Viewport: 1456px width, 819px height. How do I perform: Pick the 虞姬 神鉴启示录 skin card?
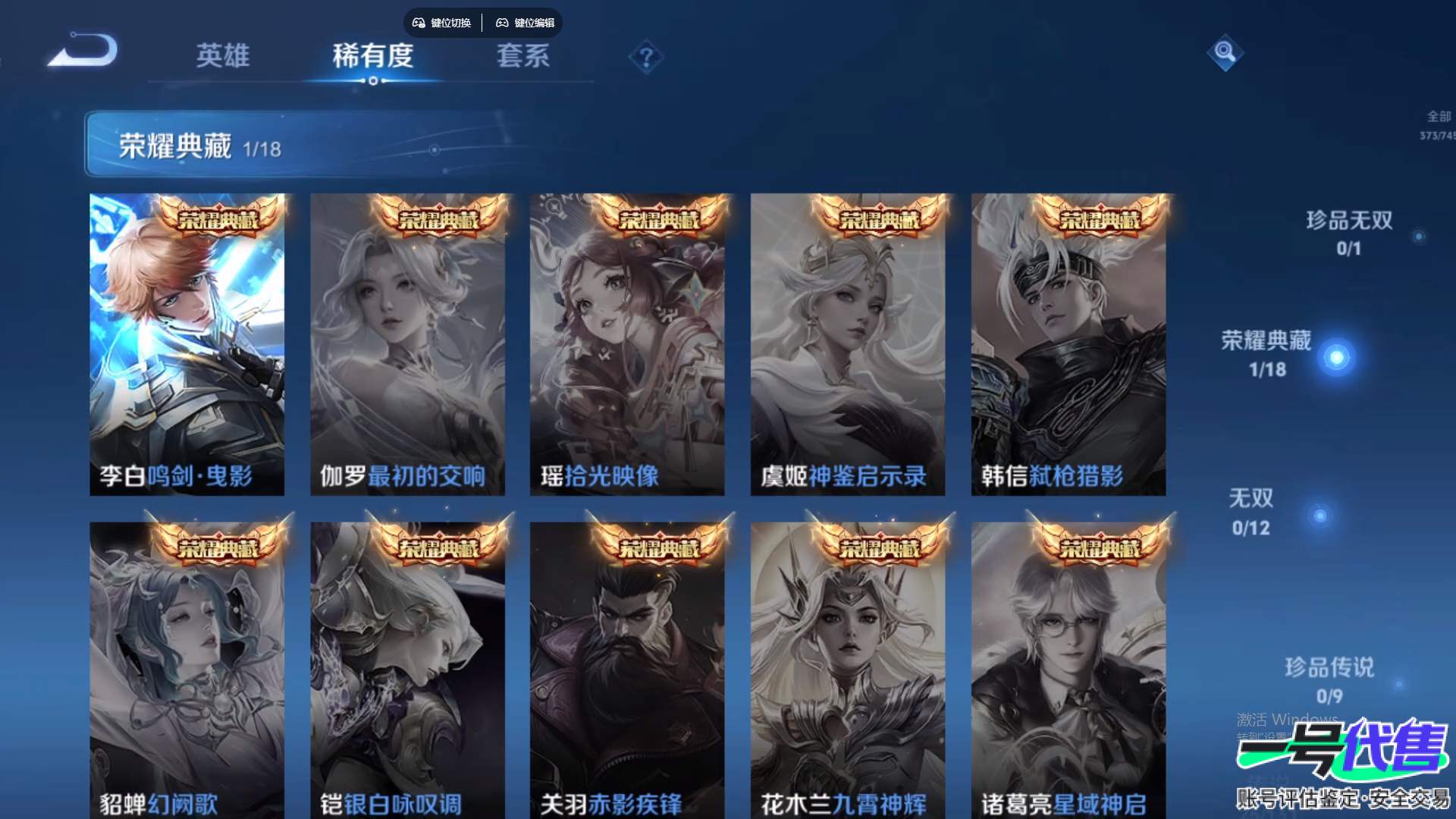pos(848,345)
